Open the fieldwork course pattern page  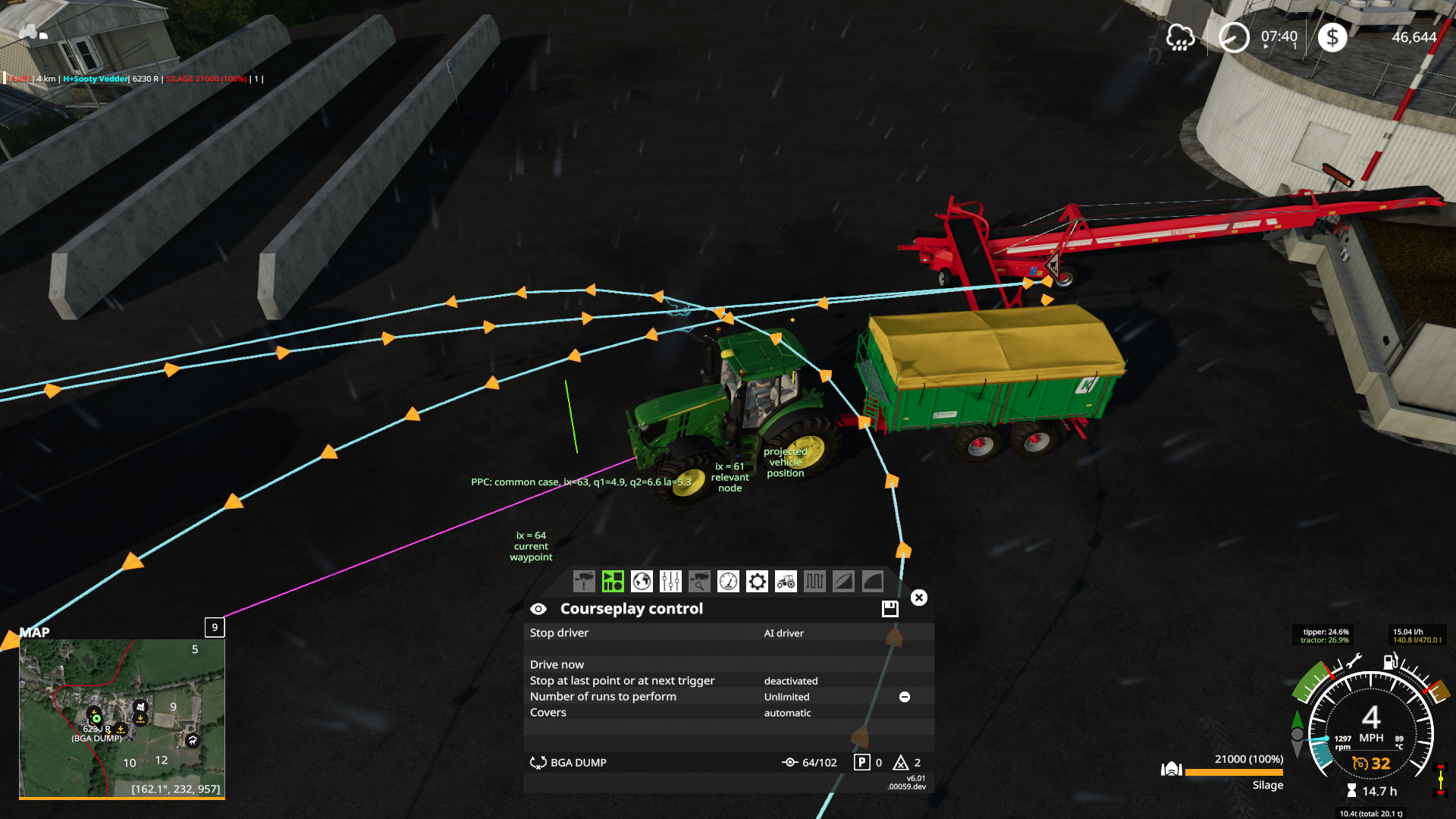[x=814, y=581]
